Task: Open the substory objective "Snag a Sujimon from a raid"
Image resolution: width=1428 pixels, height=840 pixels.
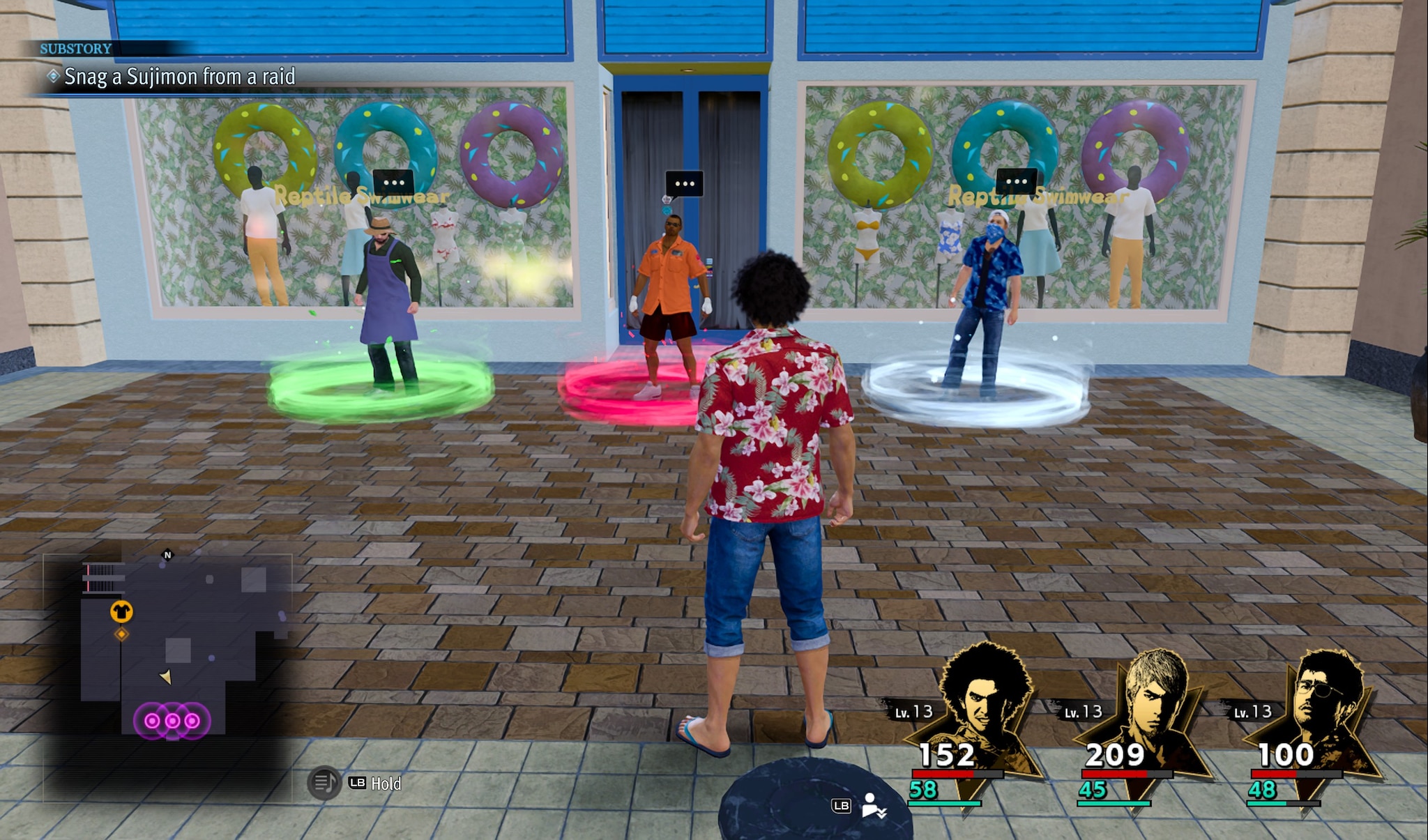Action: [179, 77]
